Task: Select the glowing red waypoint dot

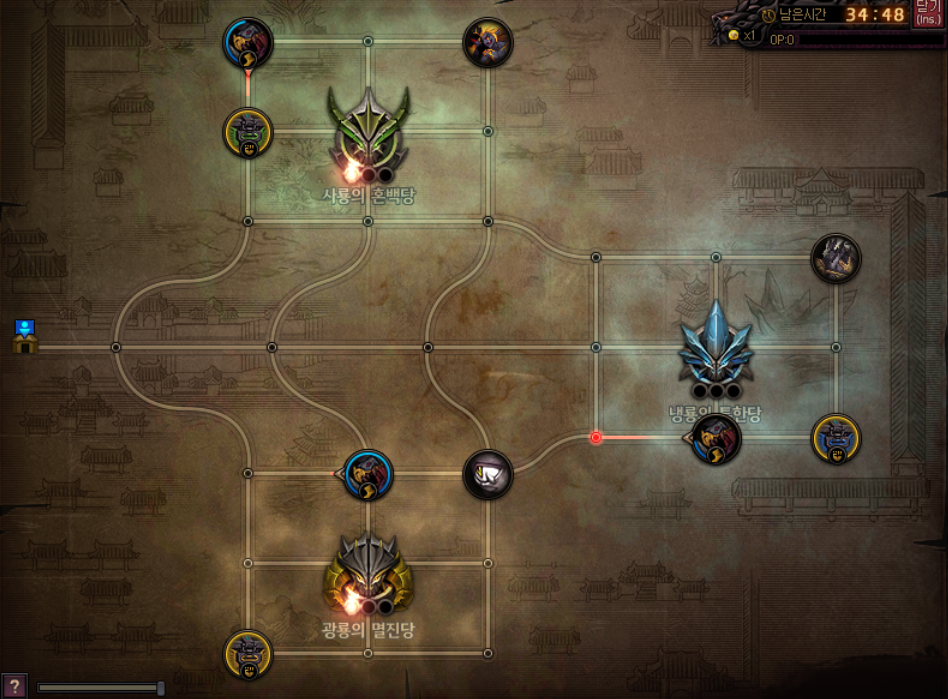Action: pyautogui.click(x=596, y=437)
